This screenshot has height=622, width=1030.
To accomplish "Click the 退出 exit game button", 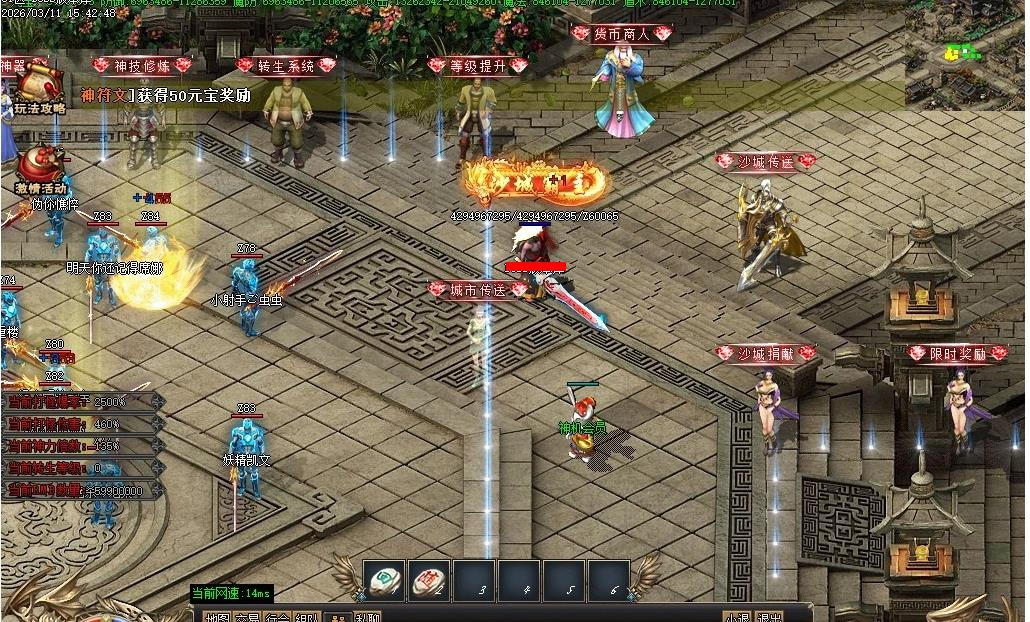I will point(770,617).
